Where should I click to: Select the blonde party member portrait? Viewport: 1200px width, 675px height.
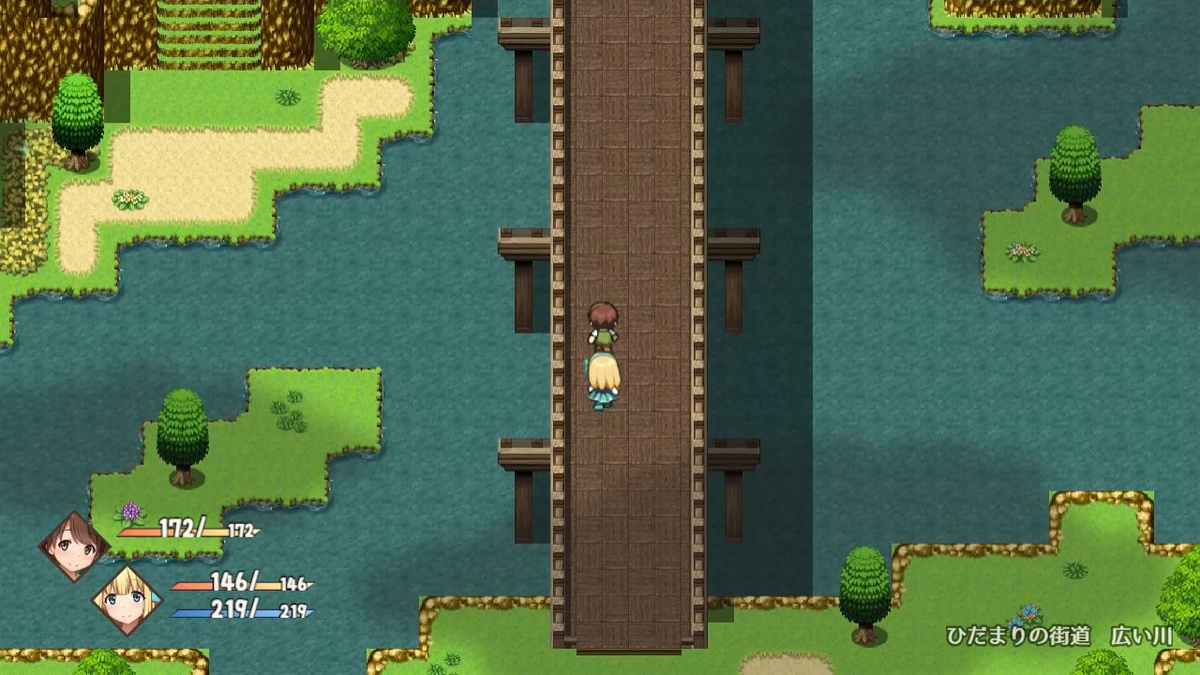(126, 600)
